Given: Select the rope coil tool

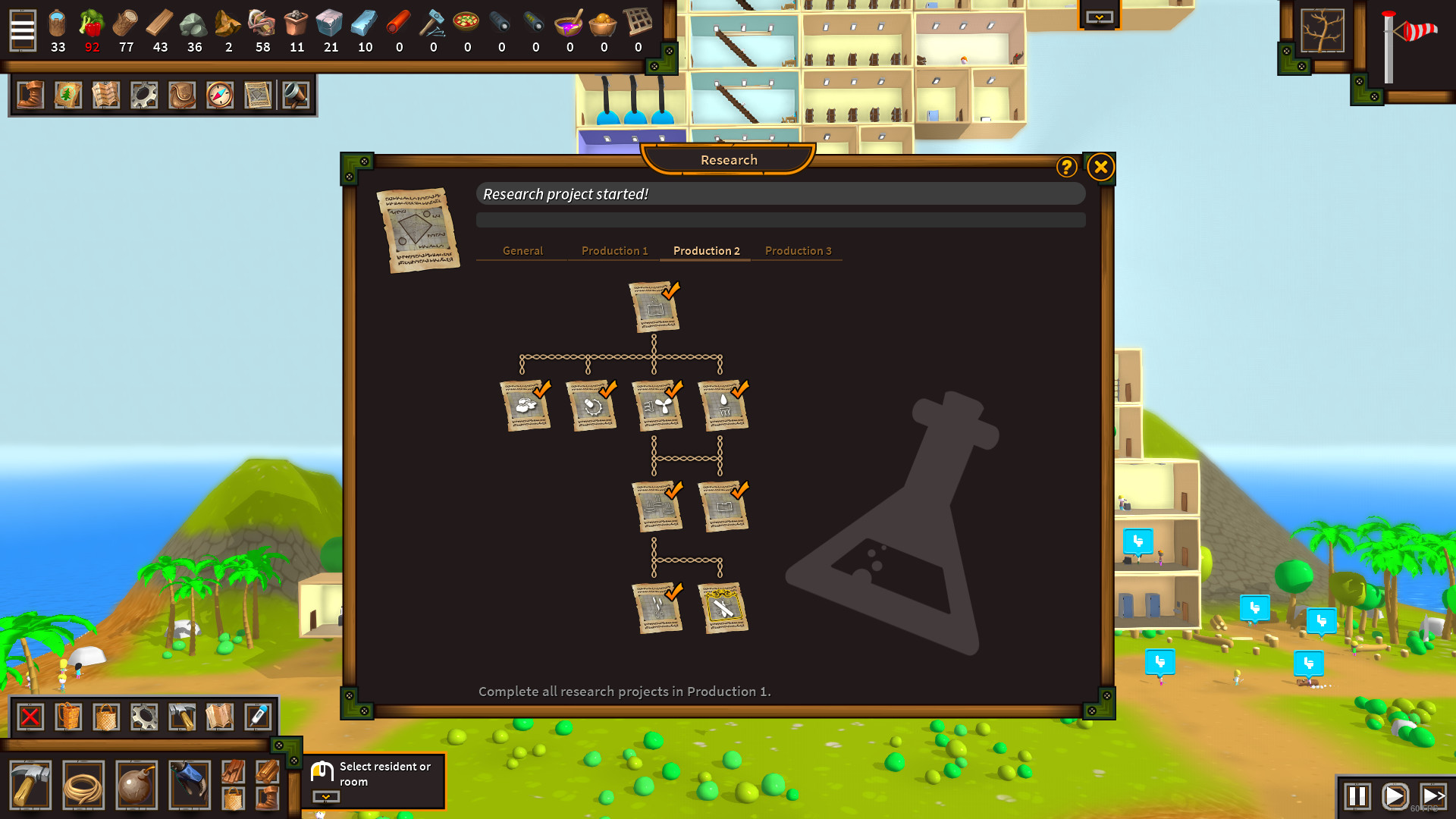Looking at the screenshot, I should (x=83, y=785).
